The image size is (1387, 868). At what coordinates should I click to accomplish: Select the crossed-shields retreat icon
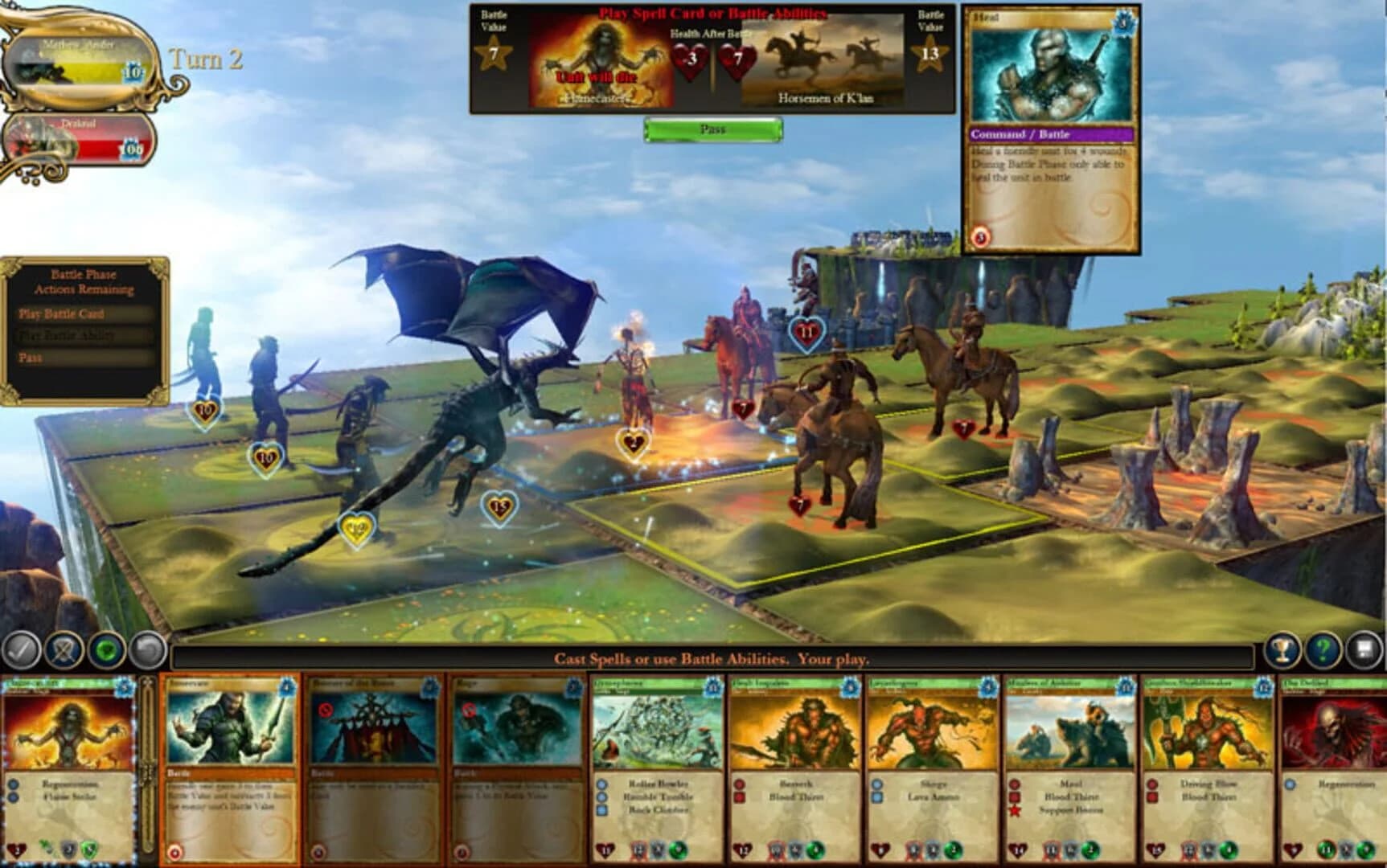click(62, 649)
